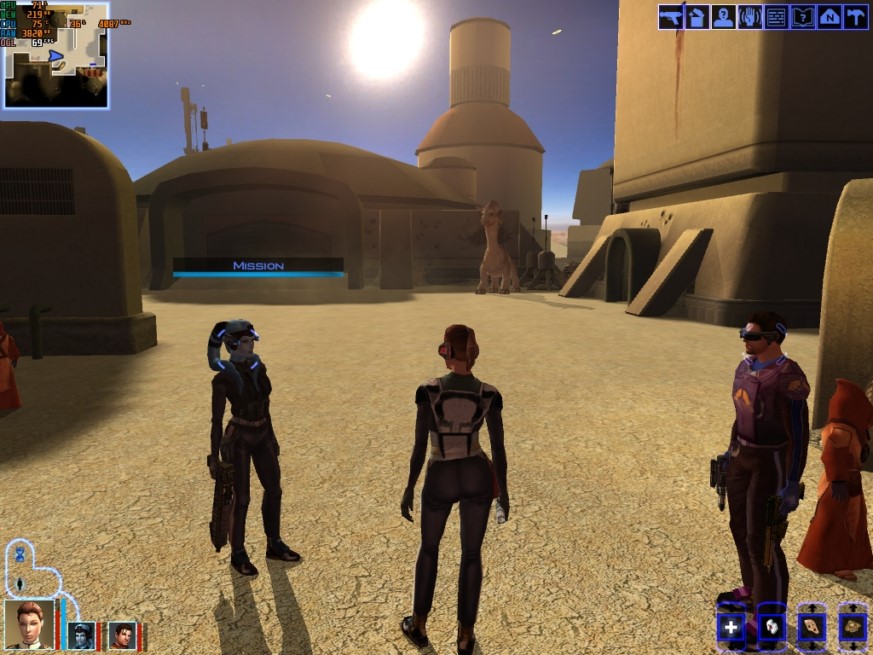This screenshot has width=873, height=655.
Task: Switch to the dark-haired male party portrait
Action: click(122, 635)
